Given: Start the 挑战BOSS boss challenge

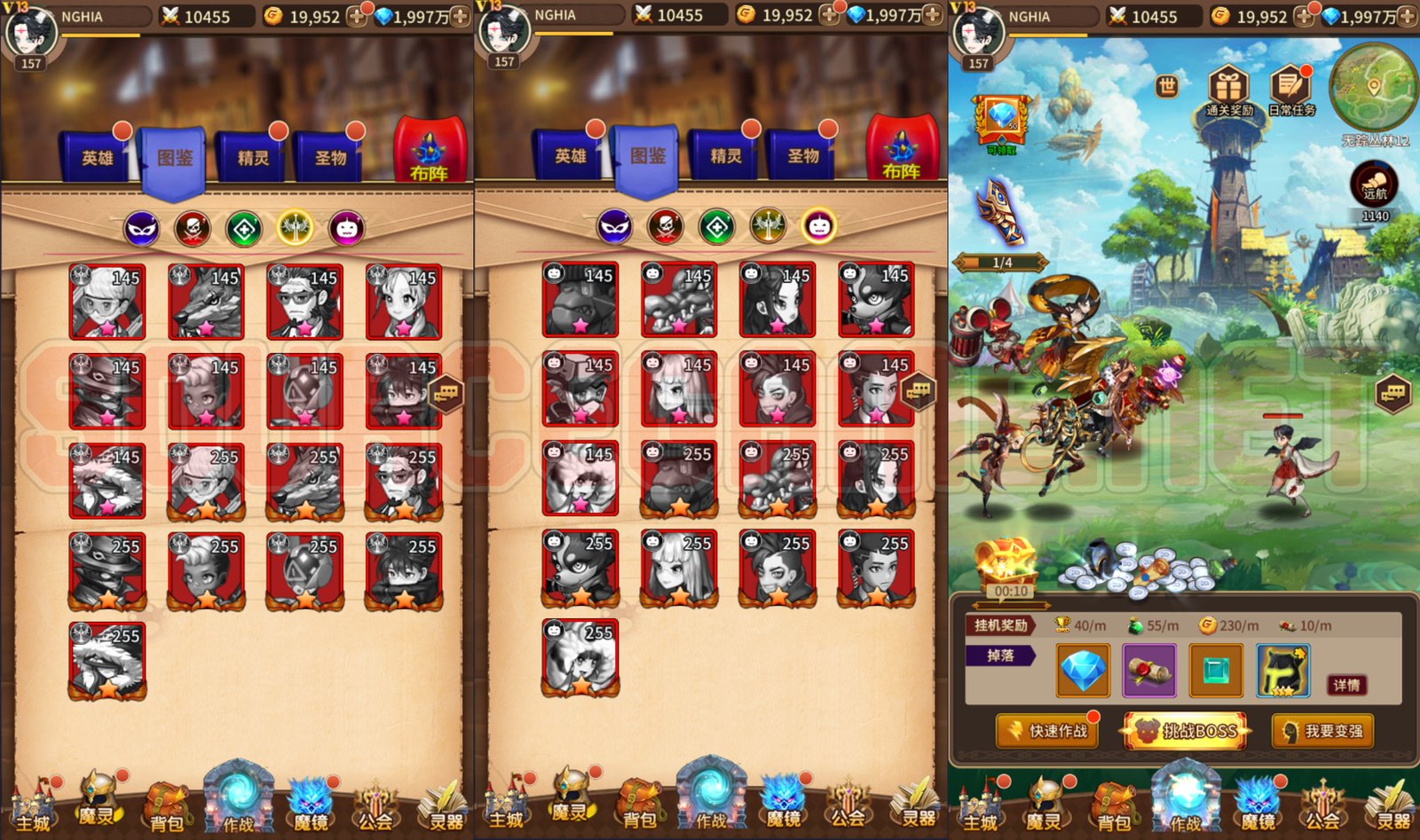Looking at the screenshot, I should 1186,731.
